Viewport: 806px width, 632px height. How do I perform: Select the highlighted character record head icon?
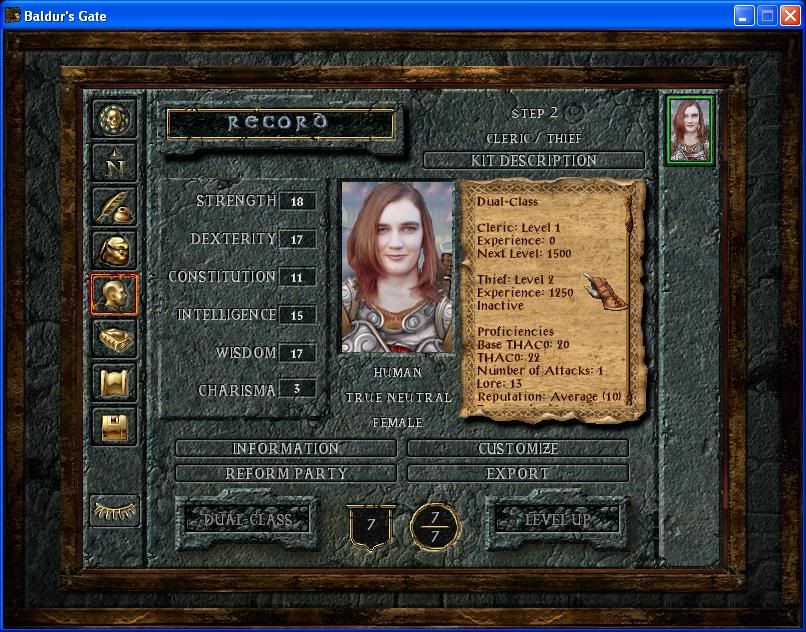tap(115, 295)
